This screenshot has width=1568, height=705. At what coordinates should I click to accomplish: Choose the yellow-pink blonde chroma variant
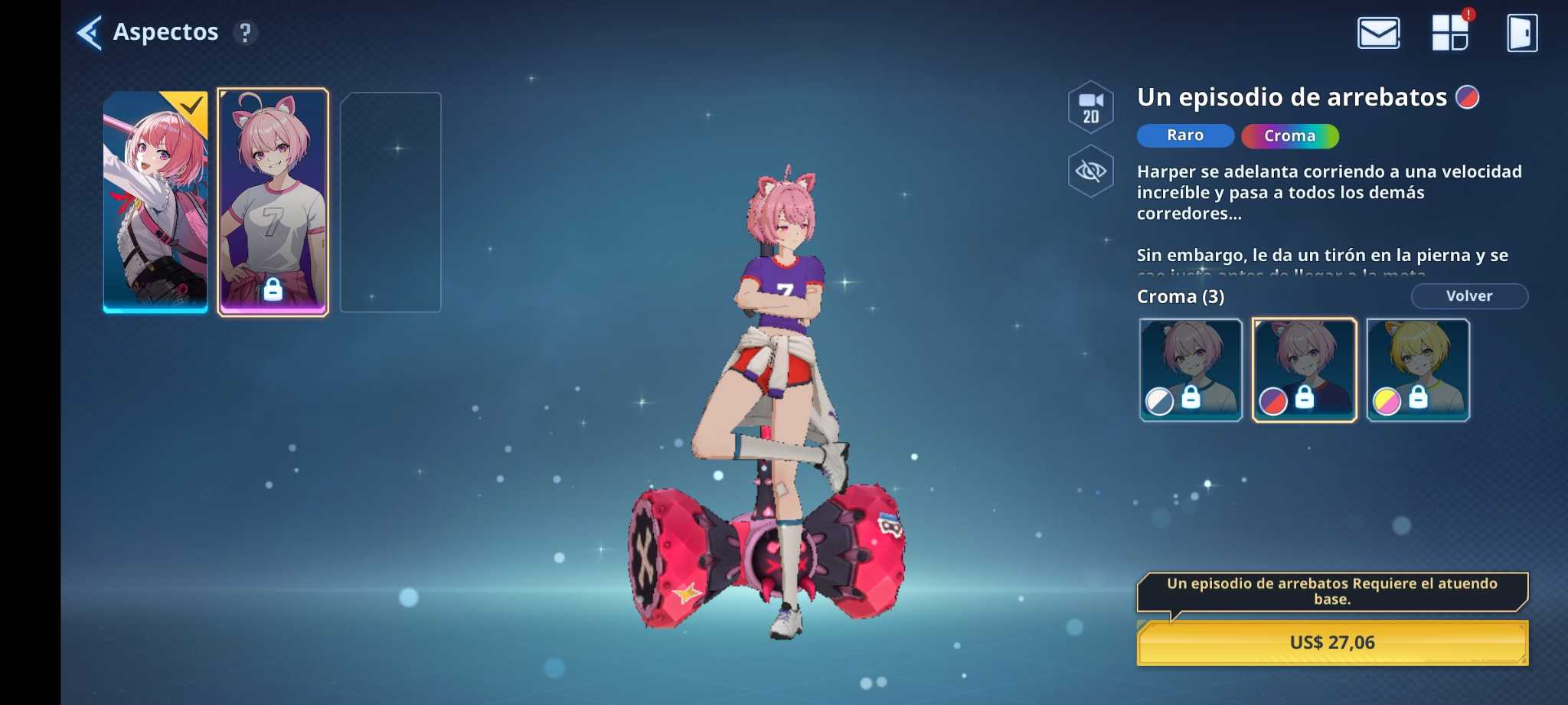(1418, 370)
